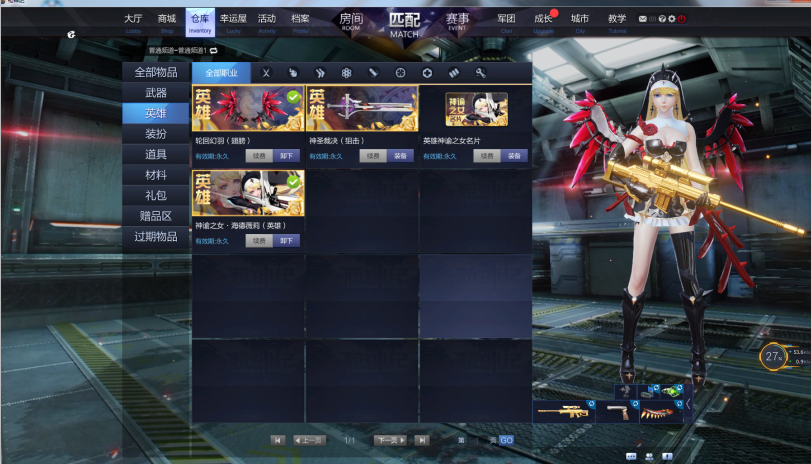Viewport: 811px width, 464px height.
Task: Select the golden sniper rifle loadout slot
Action: tap(563, 411)
